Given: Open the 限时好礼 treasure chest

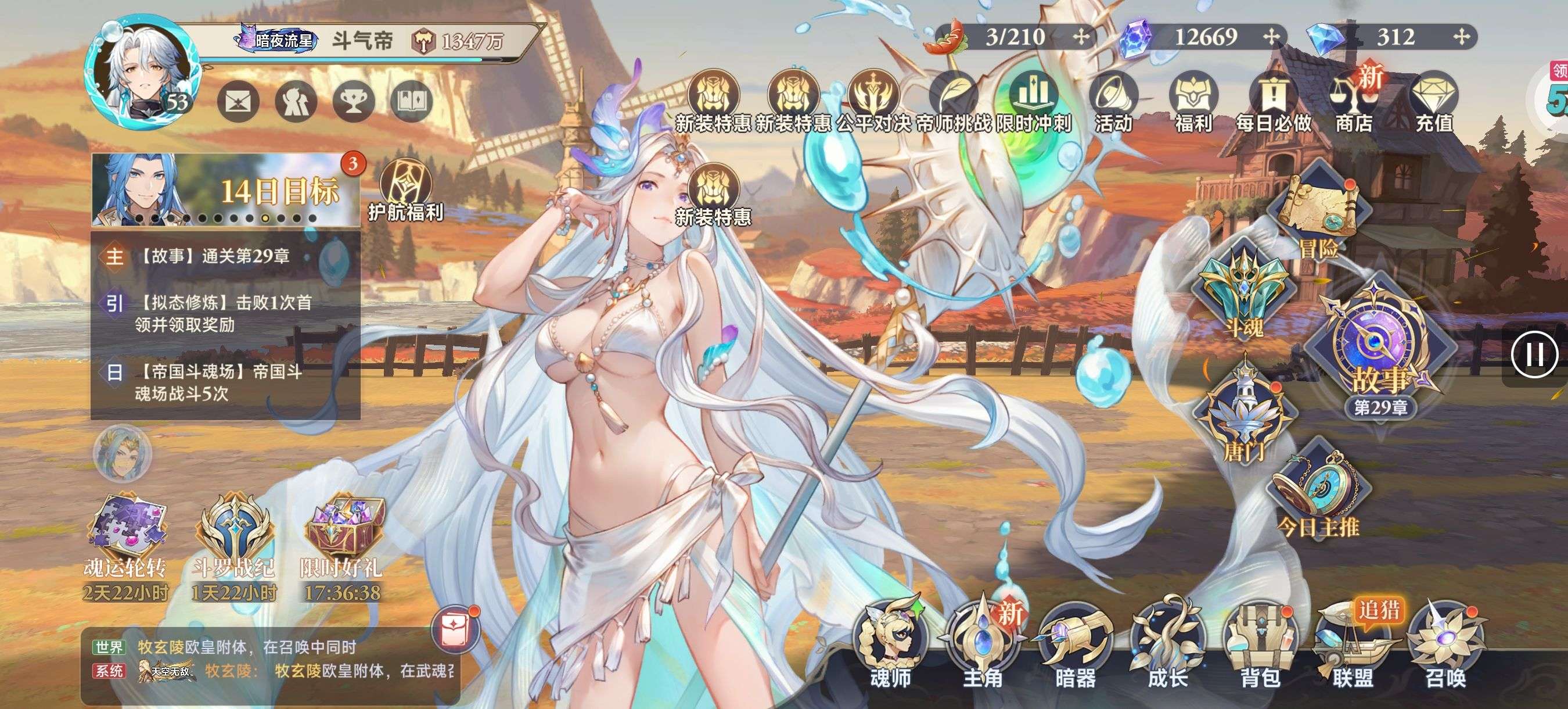Looking at the screenshot, I should [342, 536].
